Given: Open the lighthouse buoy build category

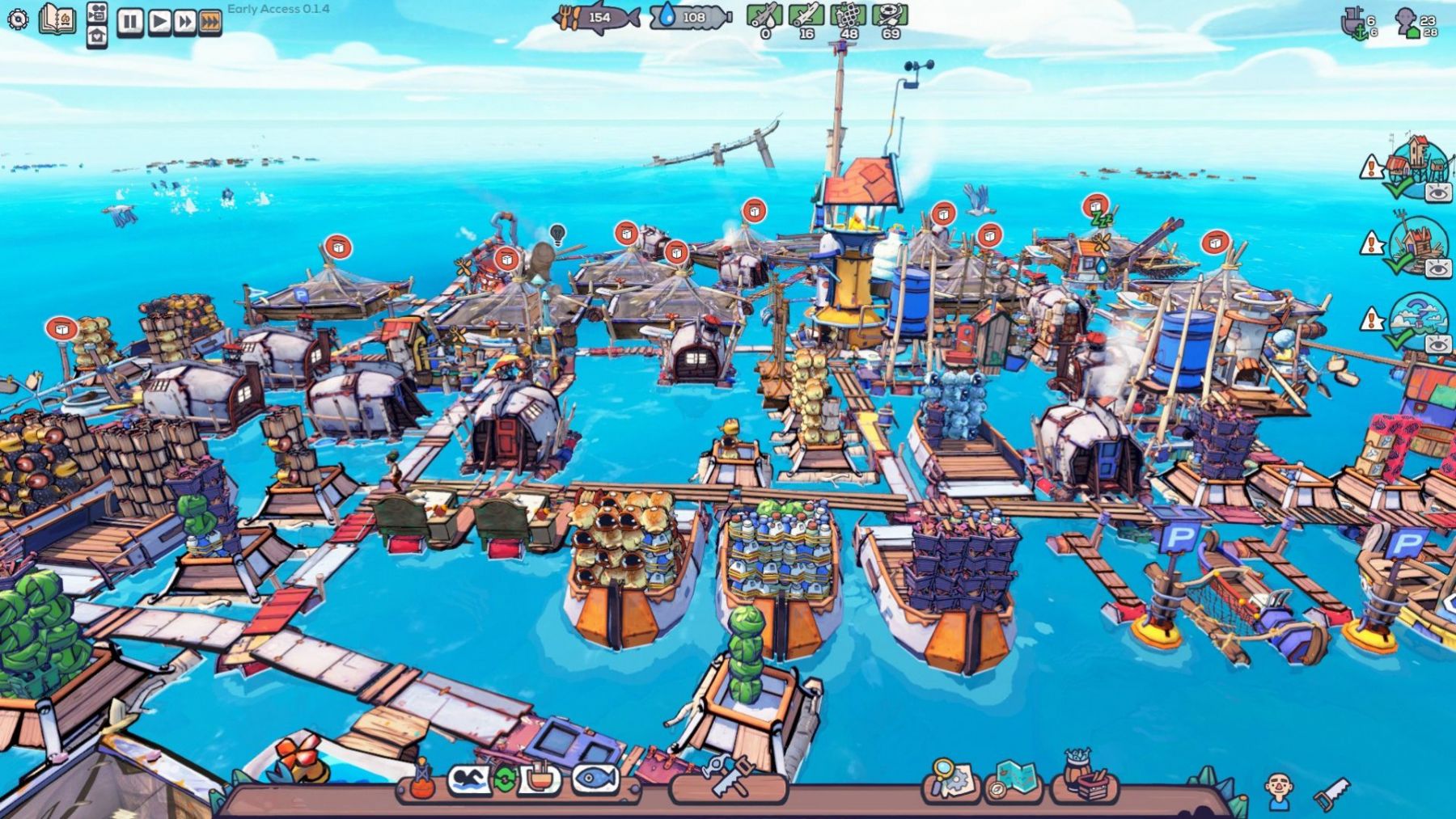Looking at the screenshot, I should coord(421,781).
